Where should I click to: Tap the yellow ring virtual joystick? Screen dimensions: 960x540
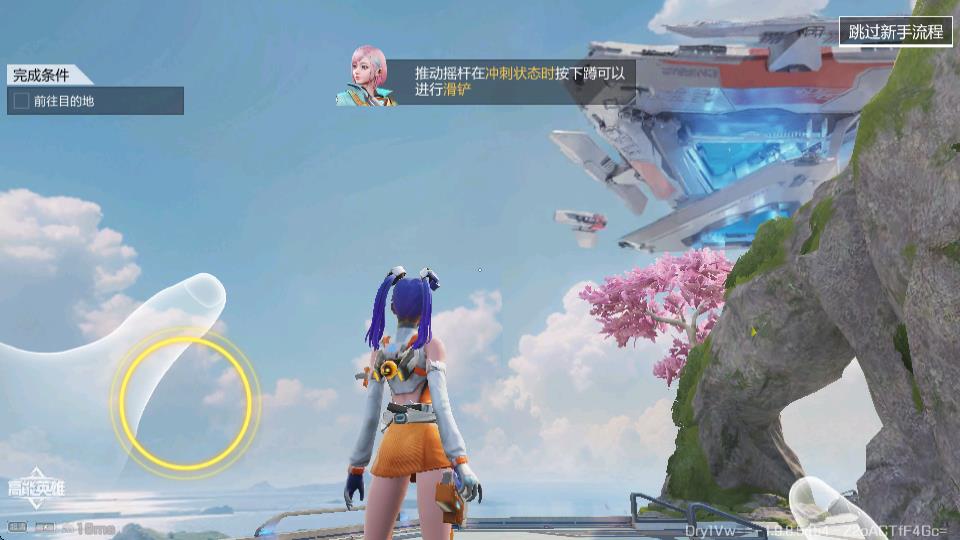[x=185, y=401]
